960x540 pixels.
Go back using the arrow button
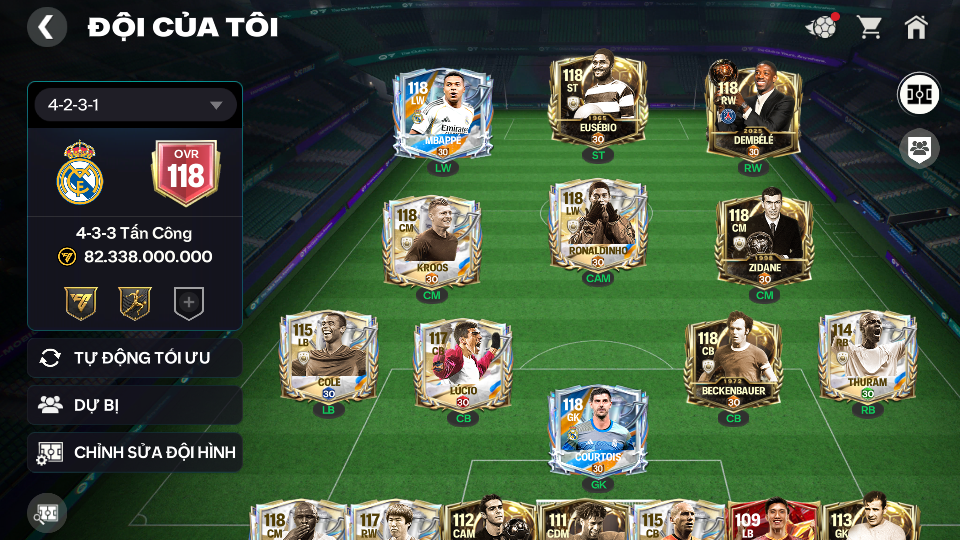(46, 27)
